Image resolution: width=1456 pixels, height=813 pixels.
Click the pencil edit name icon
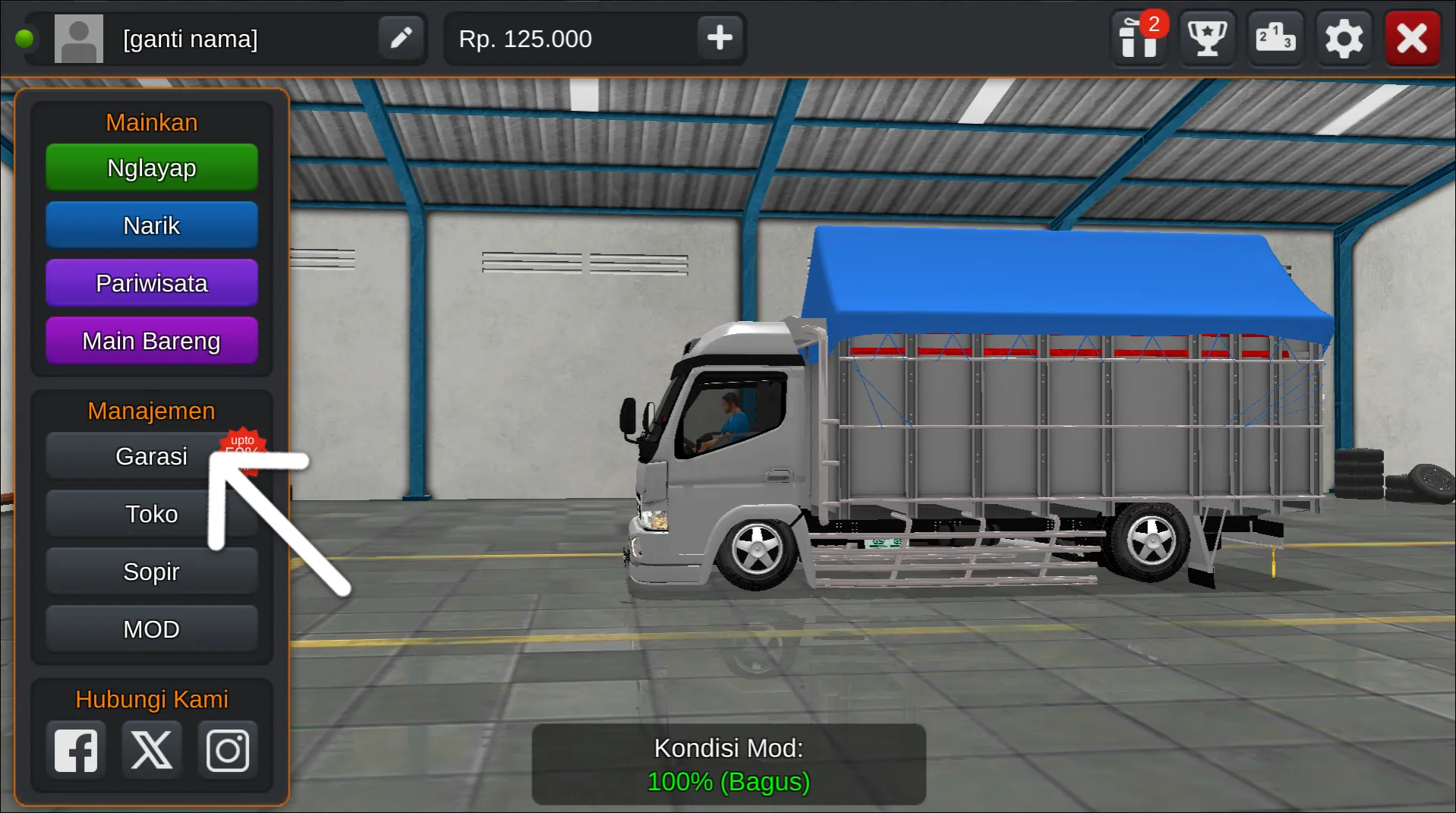point(401,37)
